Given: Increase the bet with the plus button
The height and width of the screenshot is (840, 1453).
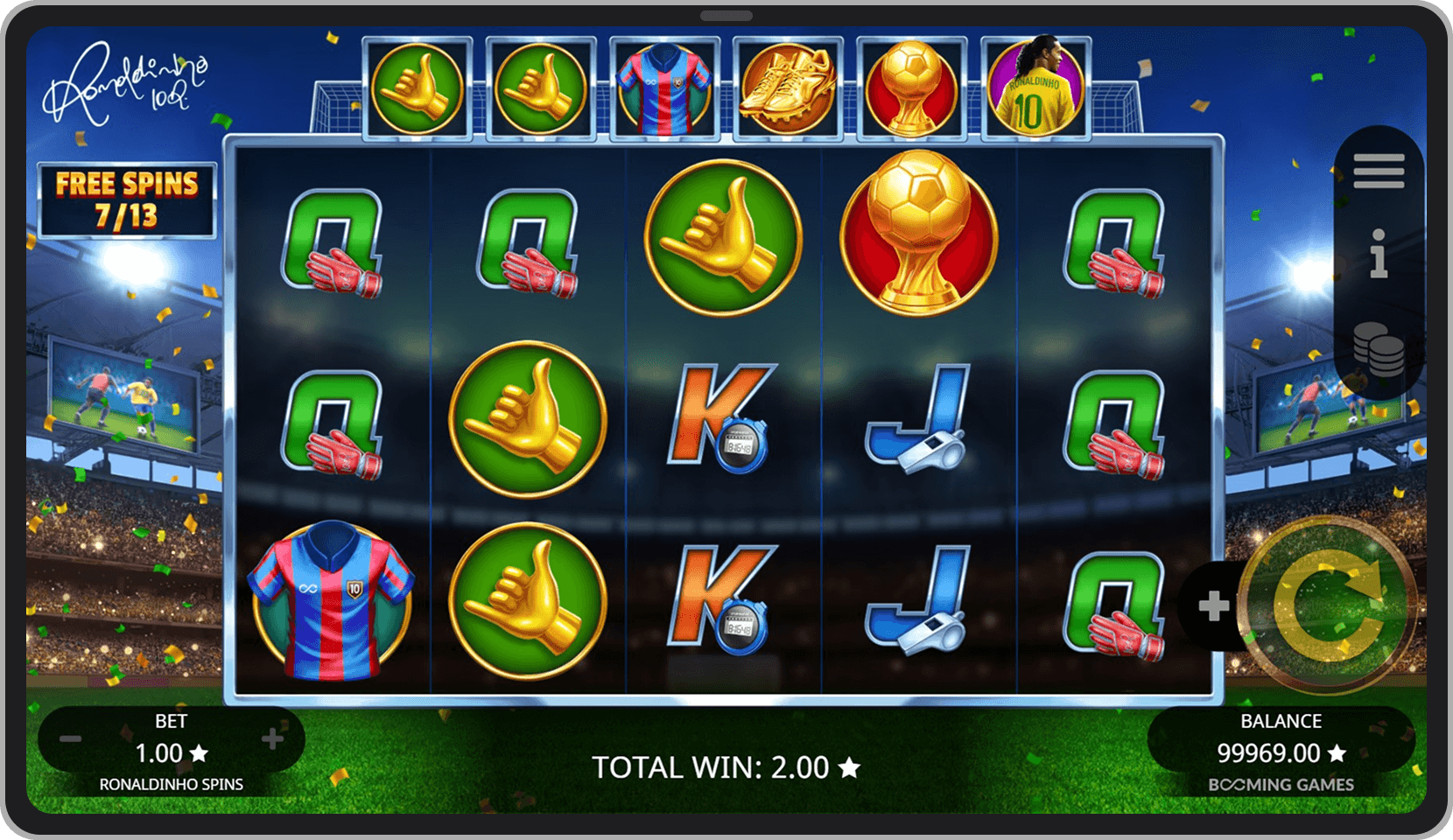Looking at the screenshot, I should click(x=272, y=739).
